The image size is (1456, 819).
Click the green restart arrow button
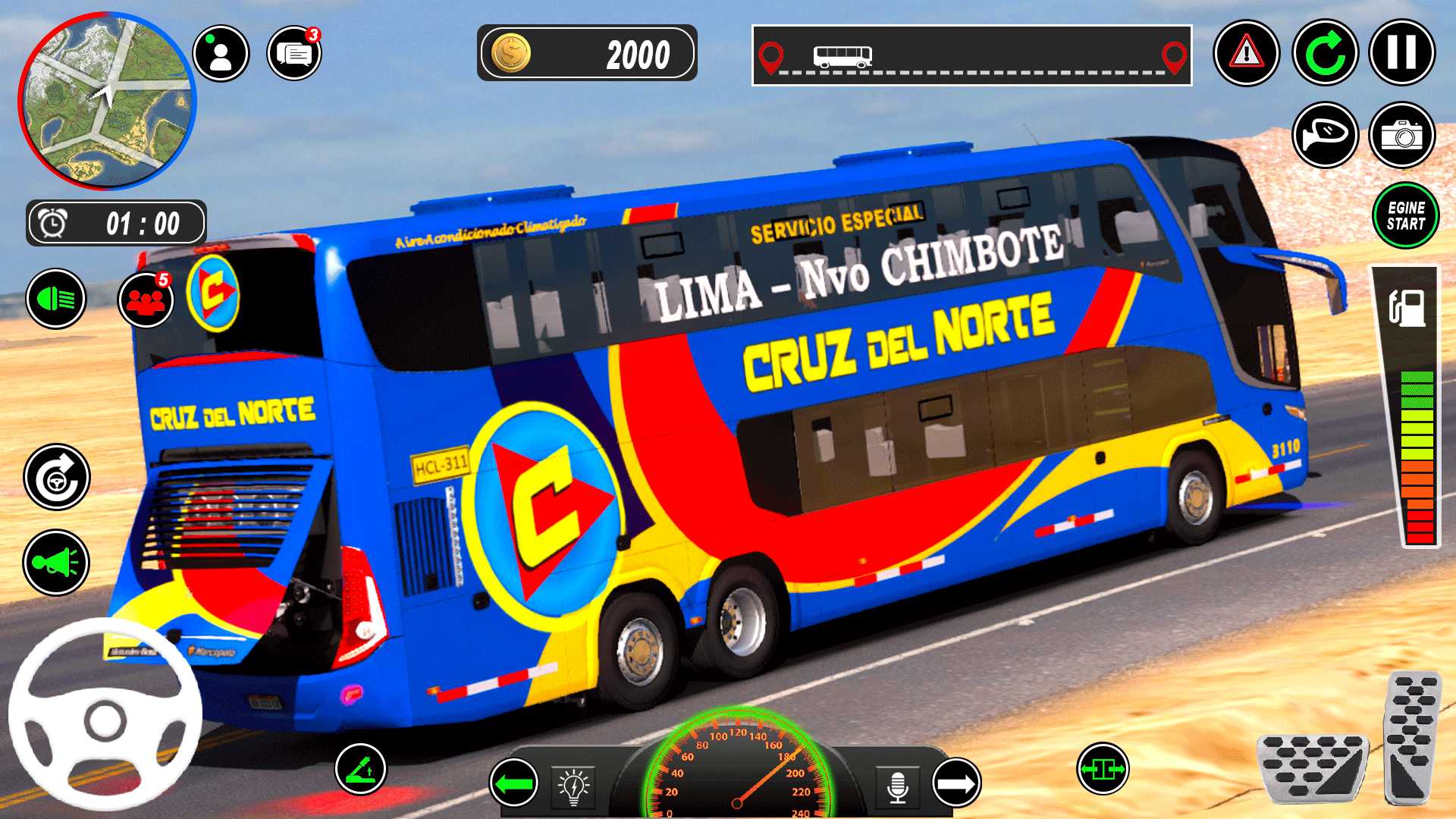pyautogui.click(x=1325, y=53)
